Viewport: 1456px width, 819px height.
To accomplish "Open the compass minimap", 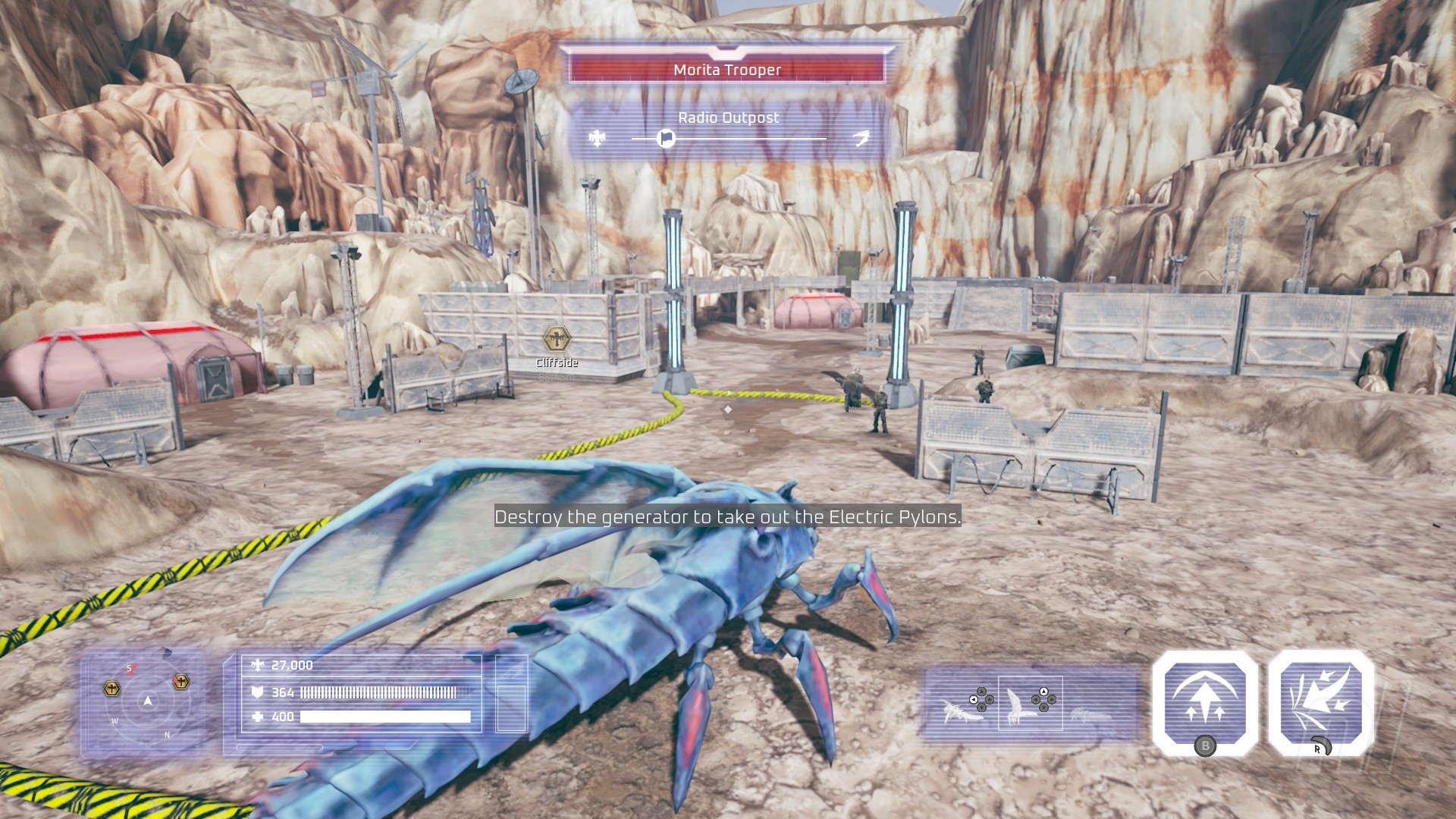I will 146,701.
